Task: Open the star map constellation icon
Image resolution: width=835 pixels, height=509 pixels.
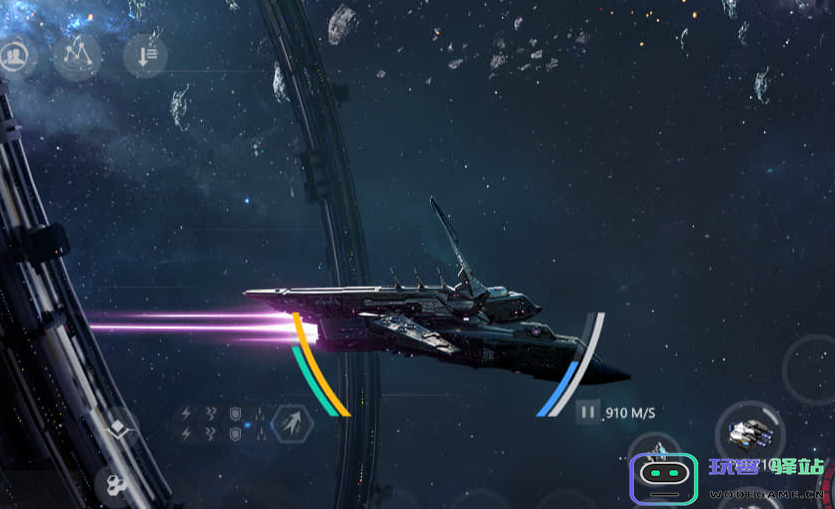Action: (x=78, y=57)
